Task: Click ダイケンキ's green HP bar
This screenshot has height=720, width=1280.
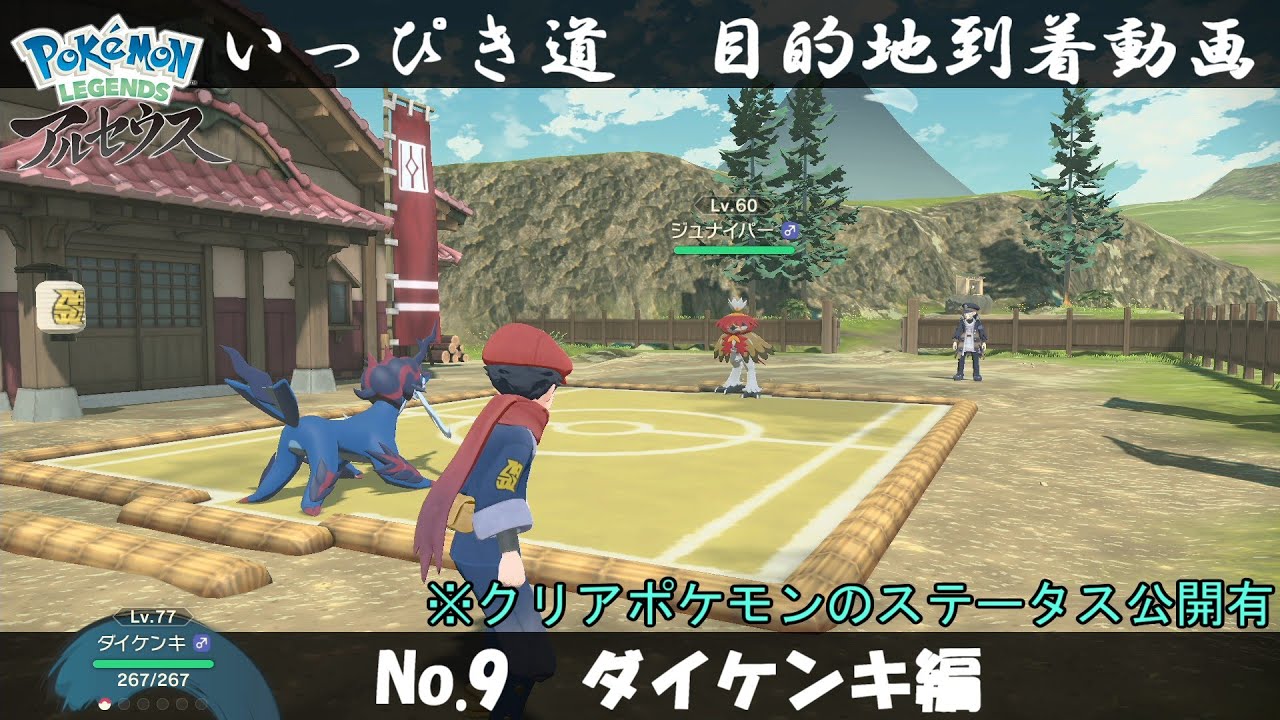Action: click(x=153, y=663)
